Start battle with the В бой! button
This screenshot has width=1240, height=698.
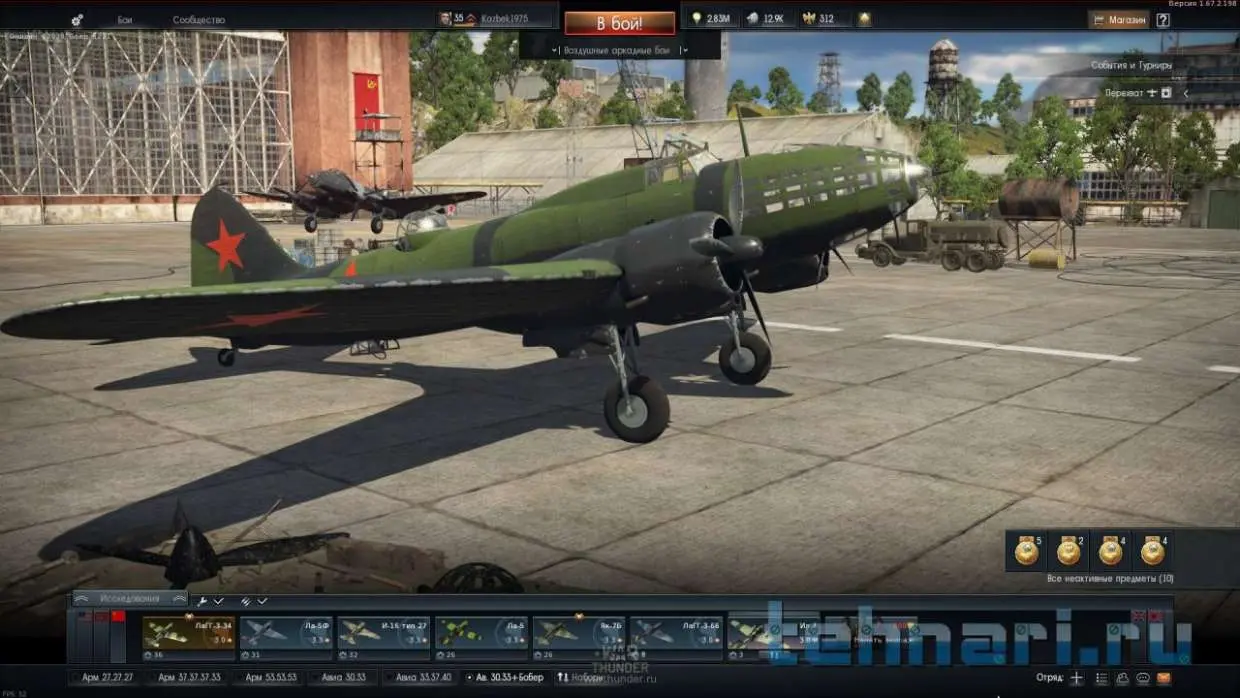(x=619, y=23)
